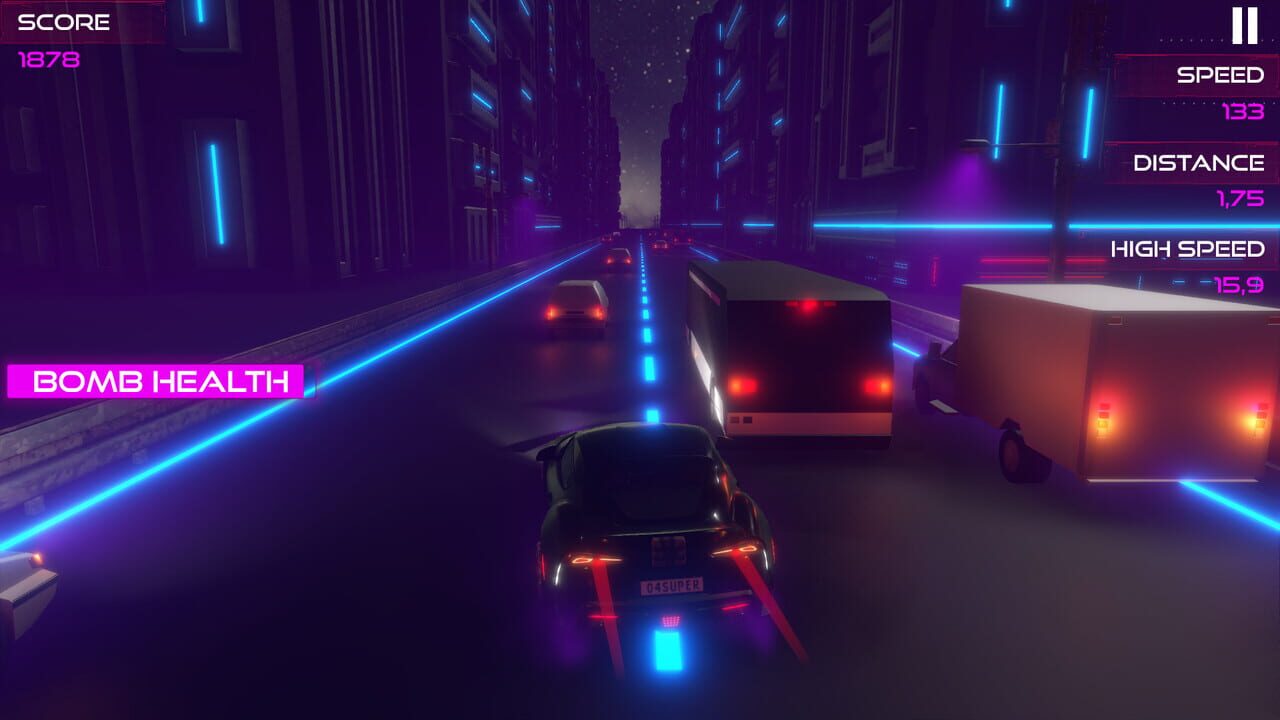1280x720 pixels.
Task: Expand the score value 1878
Action: coord(50,58)
